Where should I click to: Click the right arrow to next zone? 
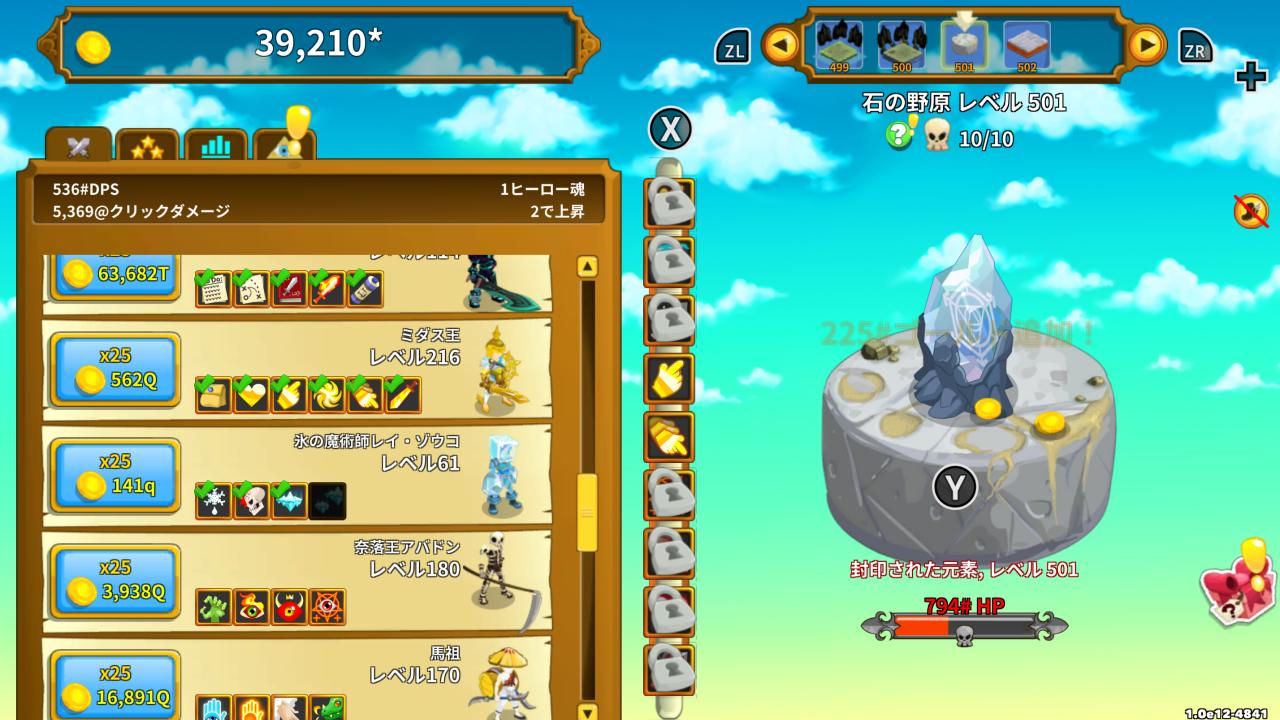point(1146,44)
